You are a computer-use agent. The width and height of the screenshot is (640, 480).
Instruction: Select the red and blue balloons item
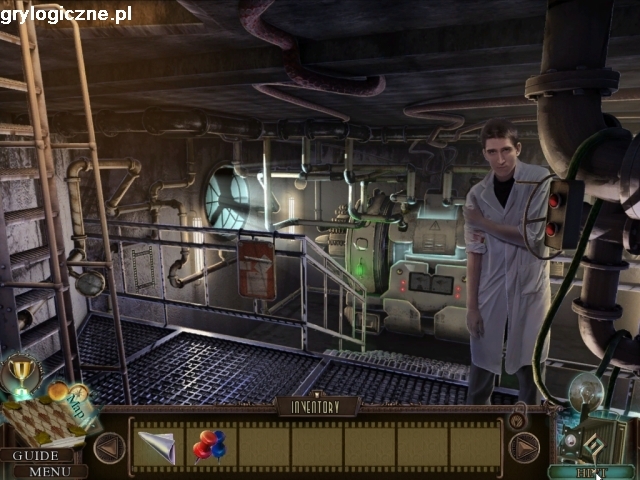pos(209,446)
